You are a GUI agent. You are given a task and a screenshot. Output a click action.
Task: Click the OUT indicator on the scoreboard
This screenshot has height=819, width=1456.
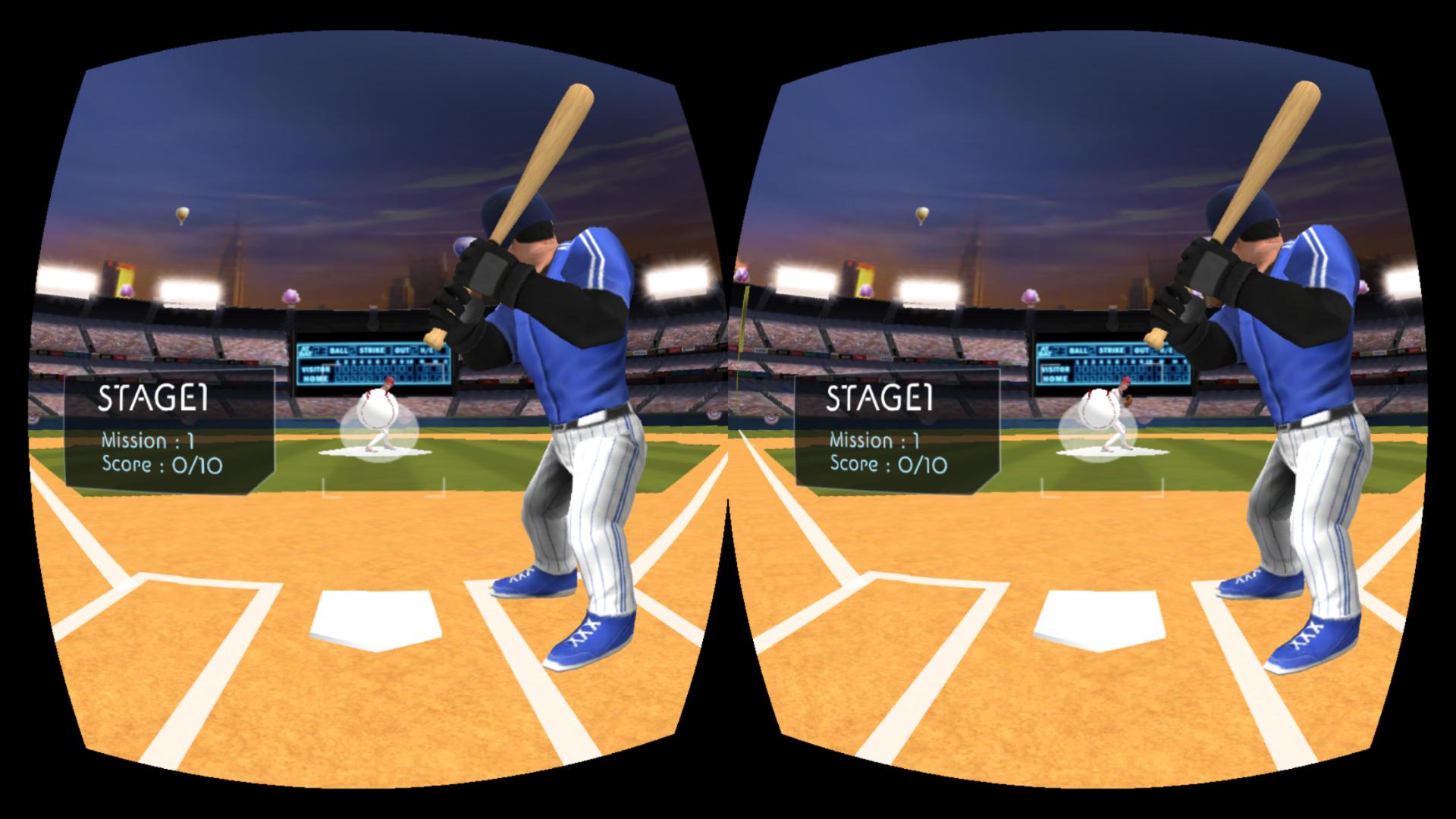pos(403,350)
